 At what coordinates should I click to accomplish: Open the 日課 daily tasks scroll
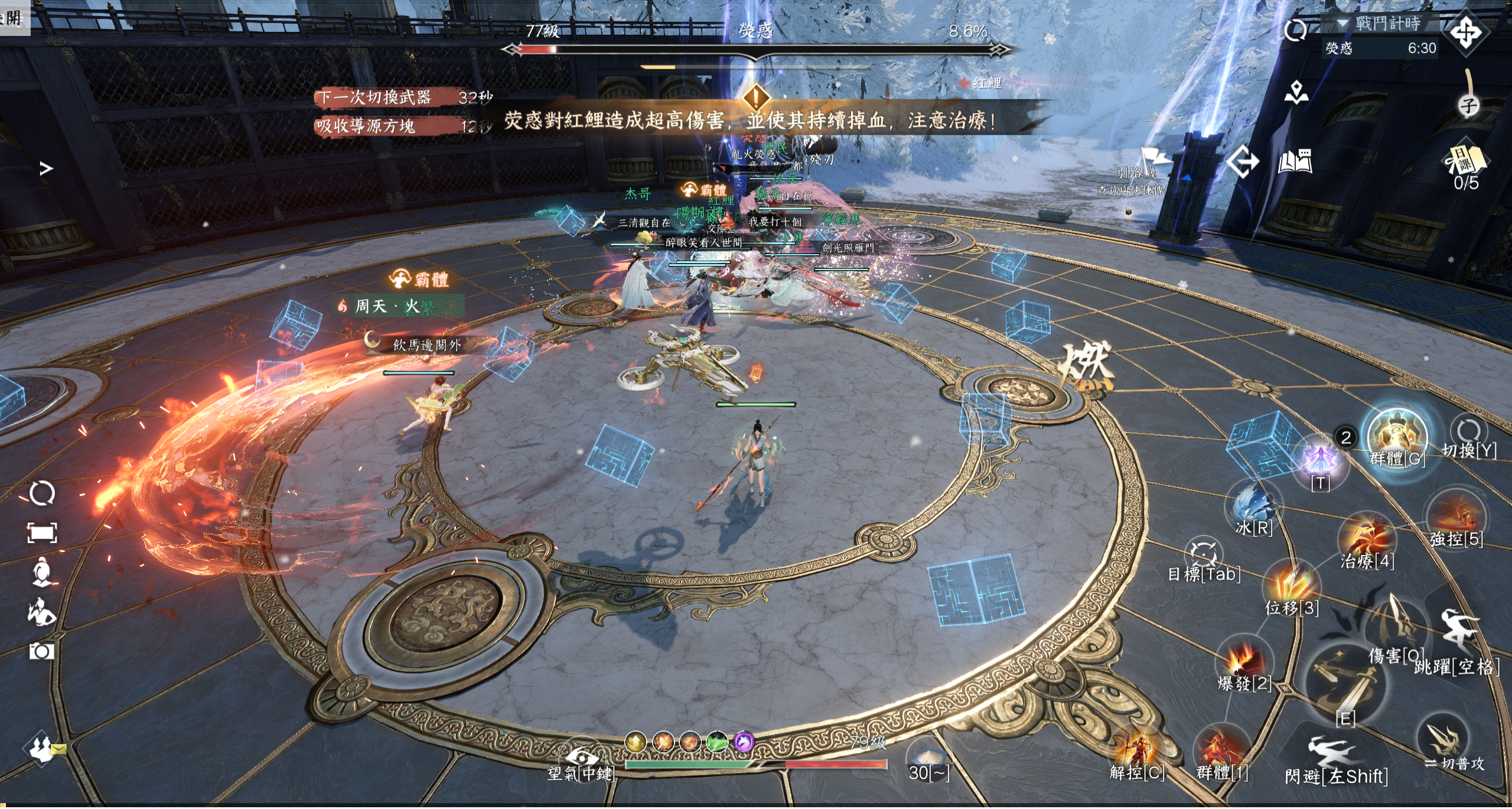(x=1465, y=161)
